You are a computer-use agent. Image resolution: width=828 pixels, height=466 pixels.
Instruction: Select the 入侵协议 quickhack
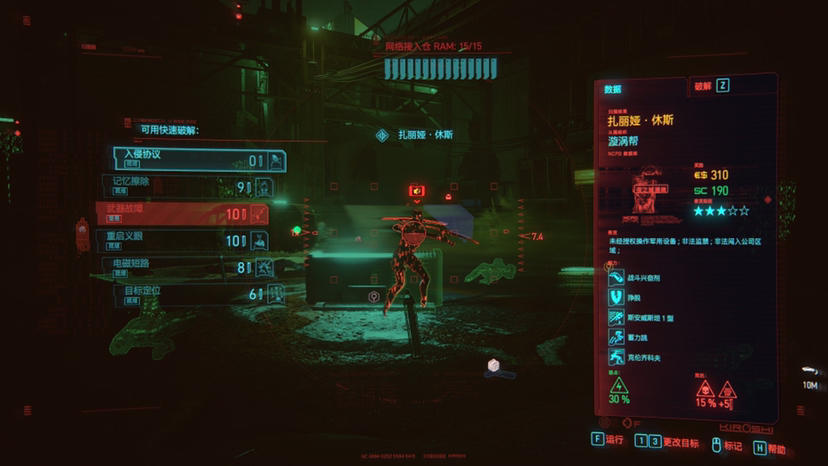(x=199, y=160)
